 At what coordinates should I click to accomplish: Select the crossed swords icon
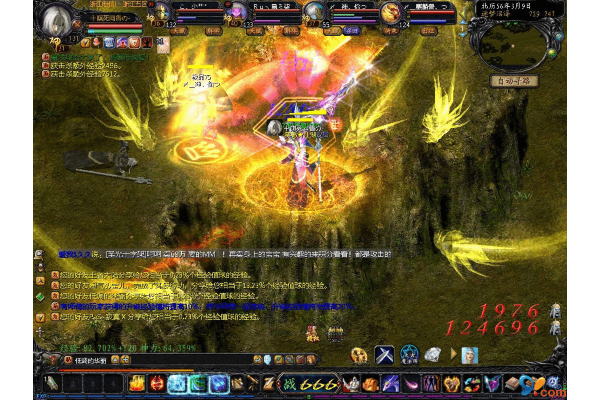point(385,354)
